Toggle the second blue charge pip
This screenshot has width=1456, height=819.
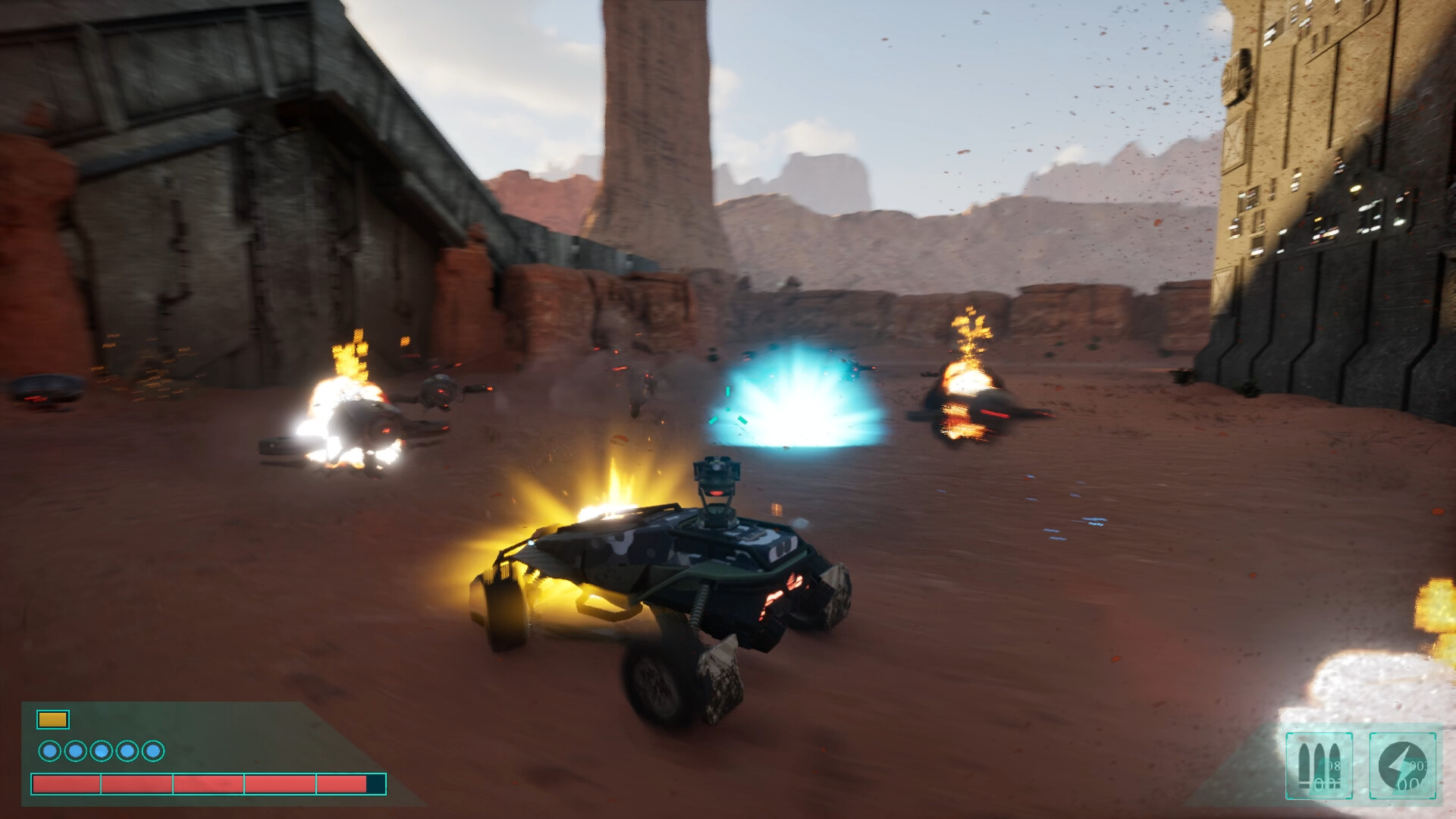tap(75, 751)
